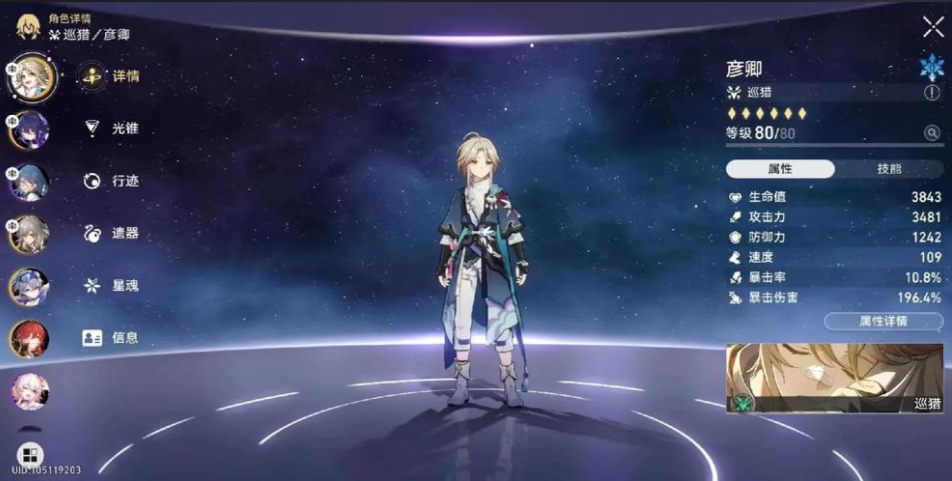This screenshot has width=952, height=481.
Task: Open the character grid view button
Action: click(x=29, y=454)
